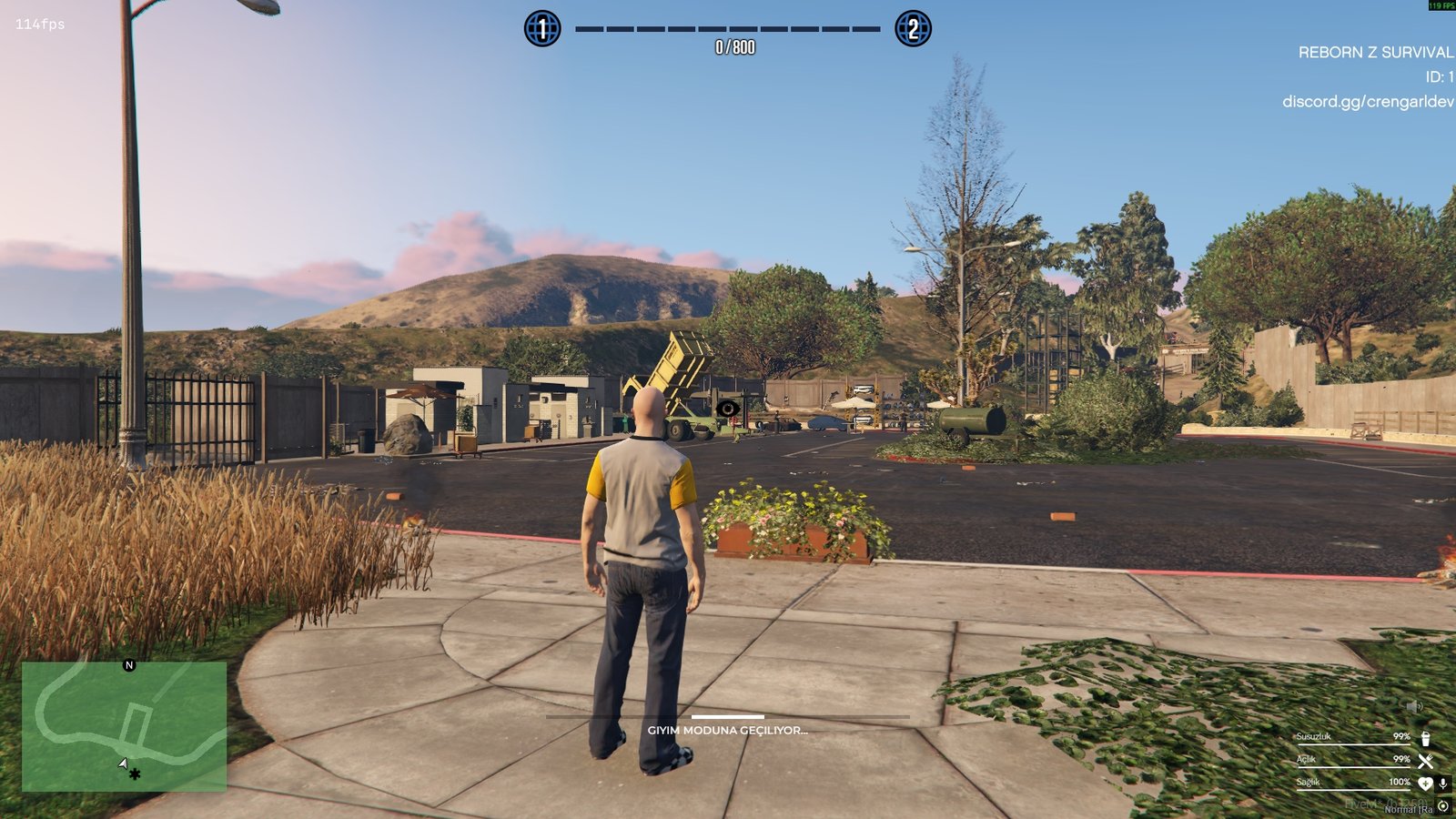Viewport: 1456px width, 819px height.
Task: Click the voice range indicator icon
Action: tap(1443, 806)
